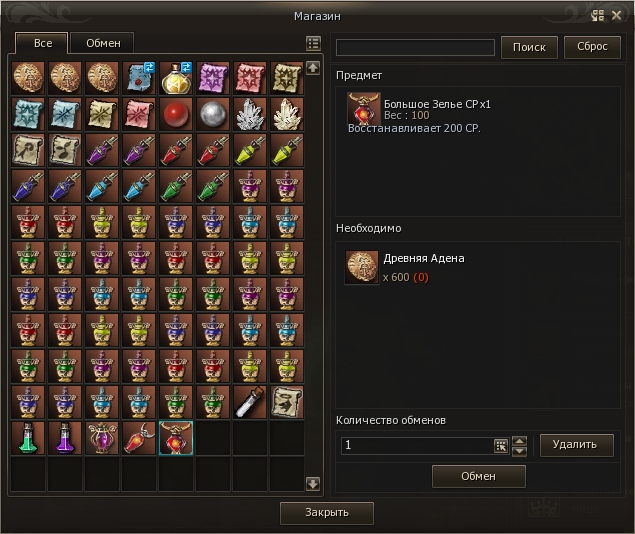This screenshot has width=635, height=534.
Task: Click the Поиск search button
Action: (x=529, y=47)
